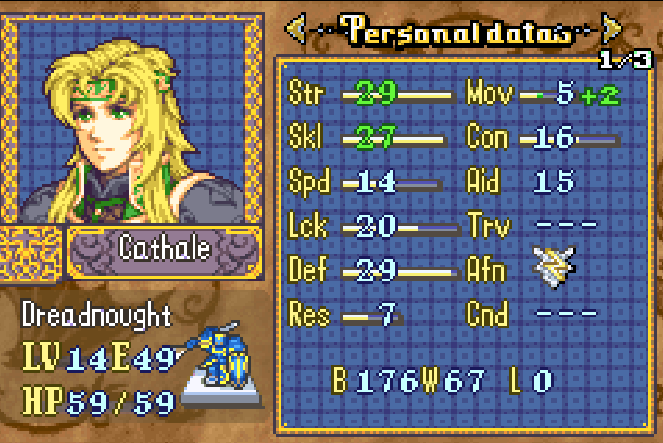663x443 pixels.
Task: Select Cathale's character portrait
Action: click(x=131, y=120)
